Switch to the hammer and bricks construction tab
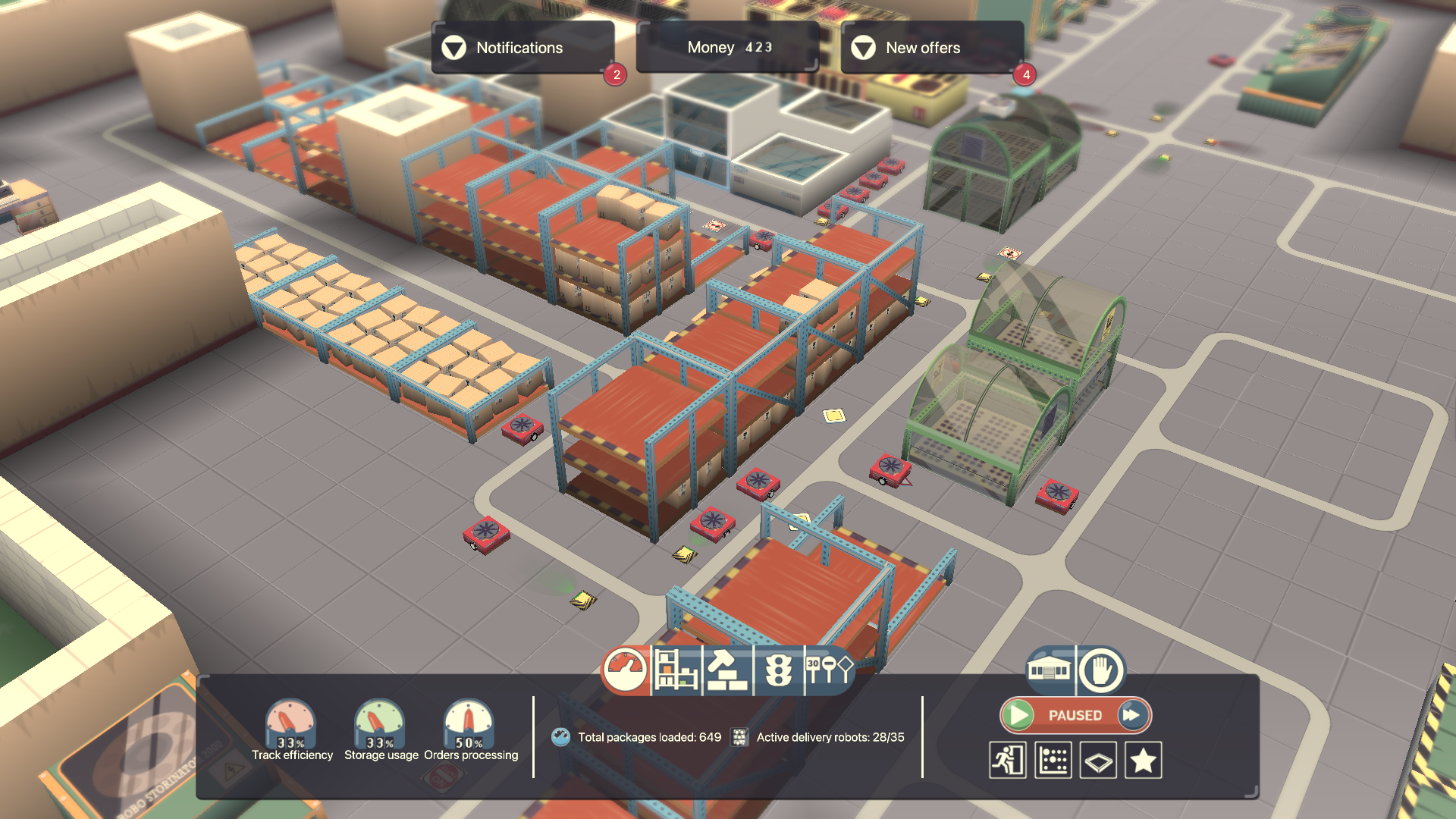 726,670
